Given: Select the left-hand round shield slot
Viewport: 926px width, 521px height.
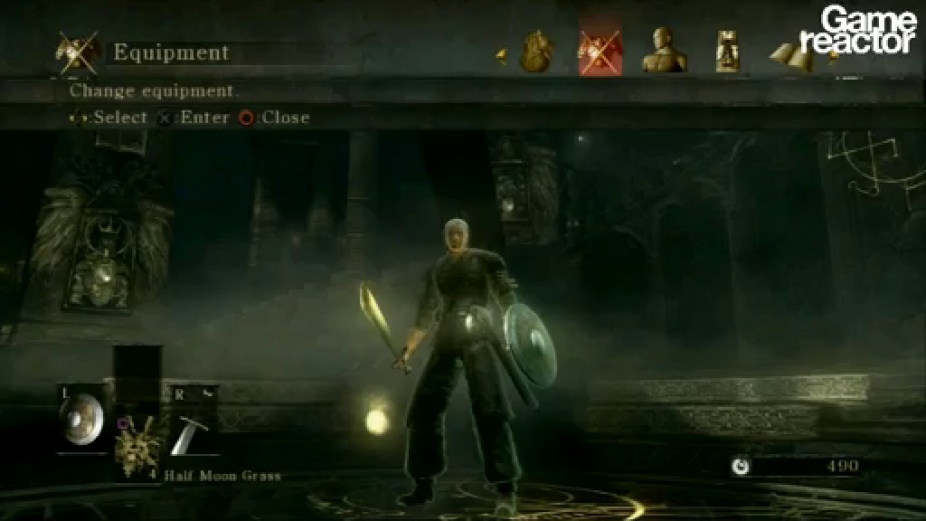Looking at the screenshot, I should click(x=82, y=418).
